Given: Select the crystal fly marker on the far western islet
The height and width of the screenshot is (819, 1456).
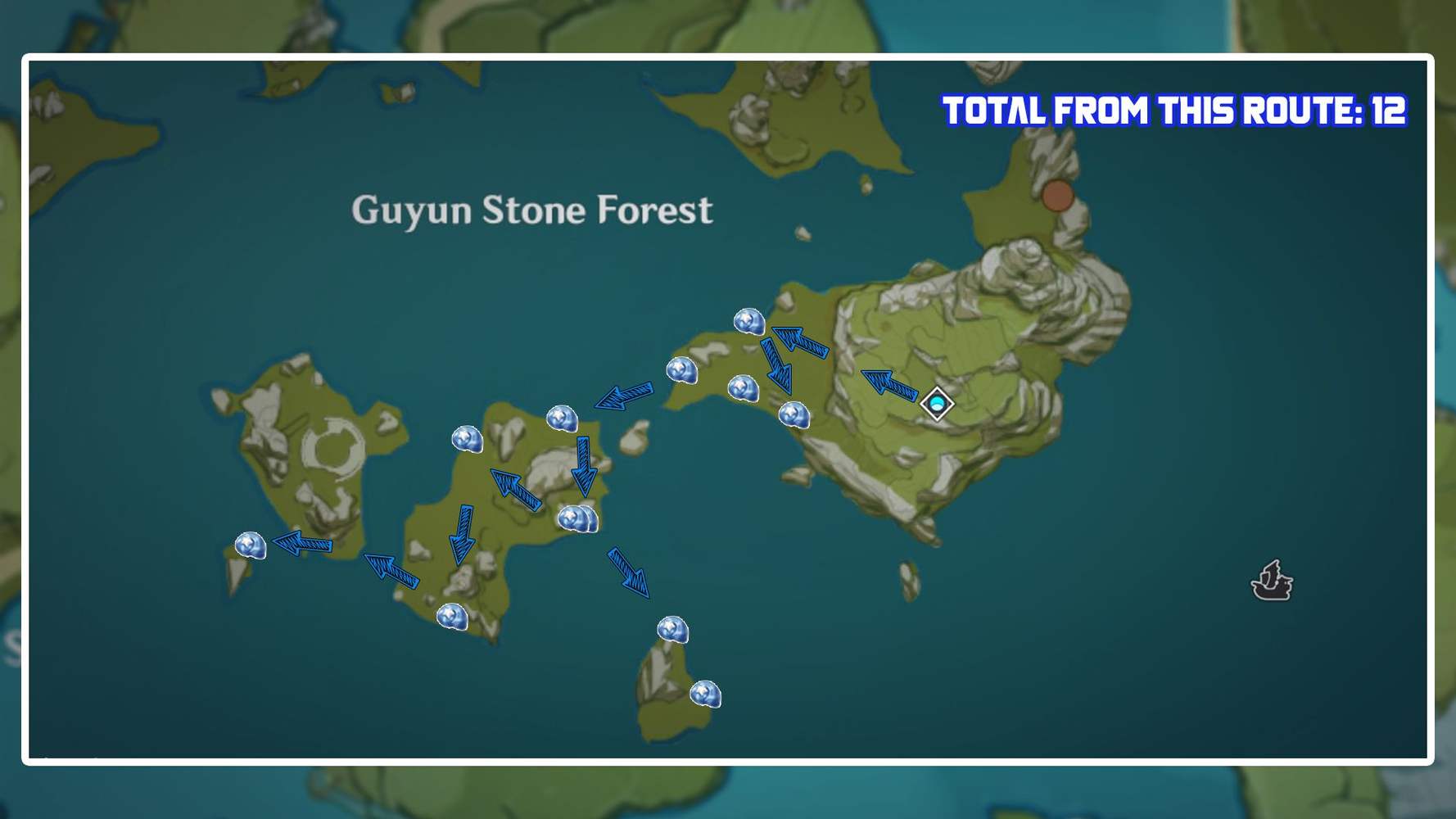Looking at the screenshot, I should (x=251, y=544).
